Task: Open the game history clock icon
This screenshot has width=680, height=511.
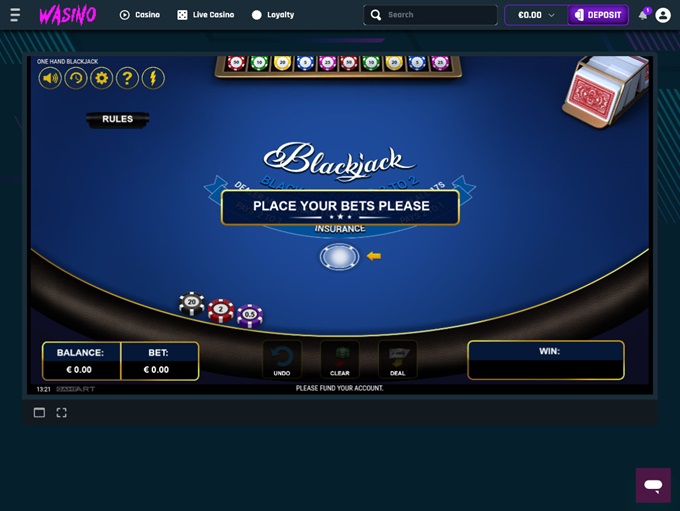Action: coord(76,78)
